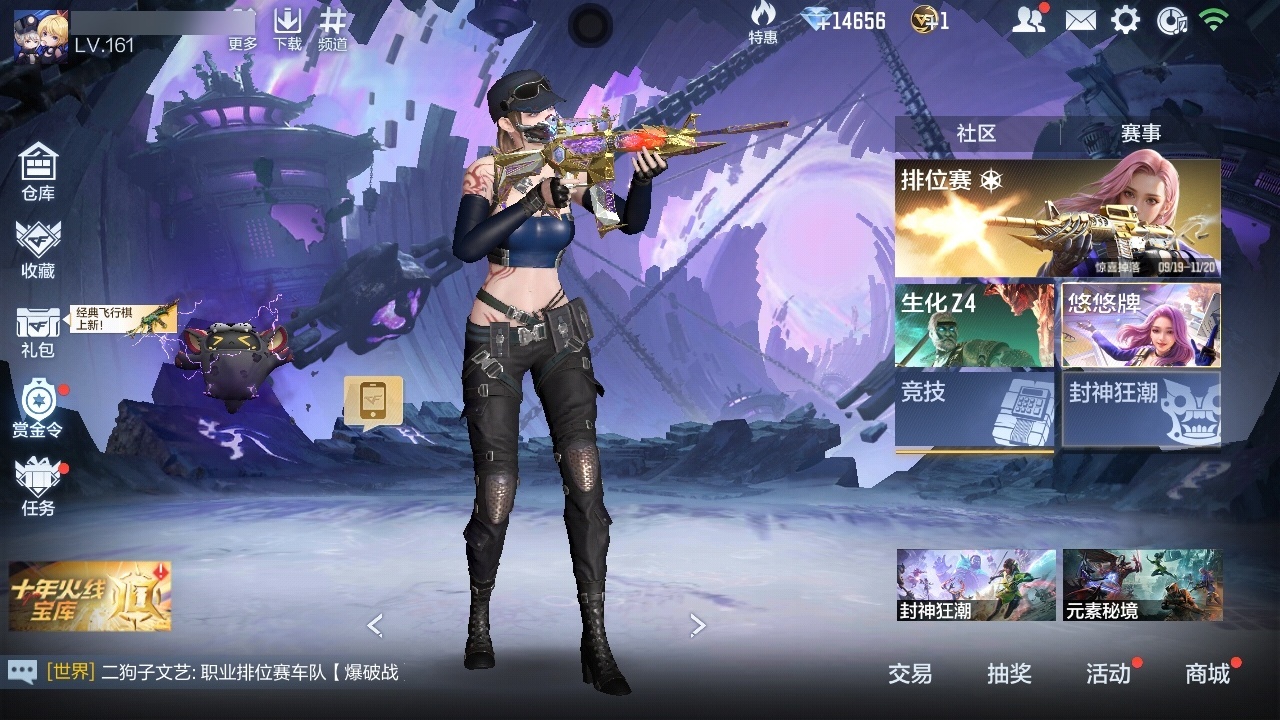
Task: Open the 抽奖 lottery menu
Action: click(1009, 674)
